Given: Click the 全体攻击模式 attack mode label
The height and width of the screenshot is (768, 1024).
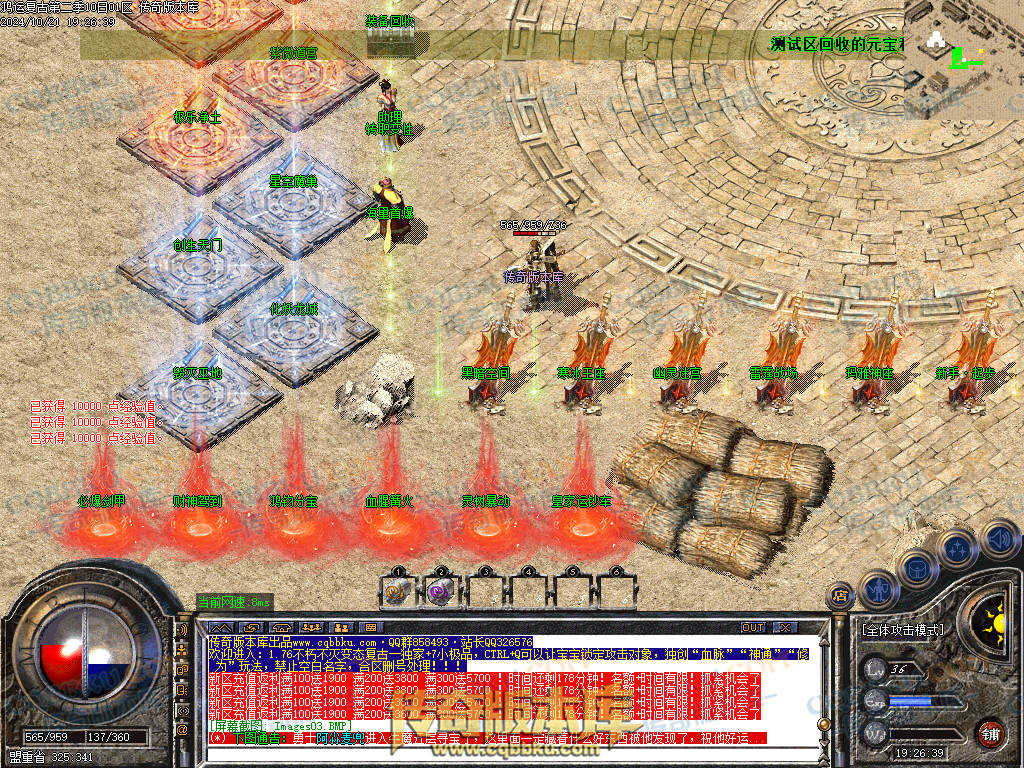Looking at the screenshot, I should [902, 630].
